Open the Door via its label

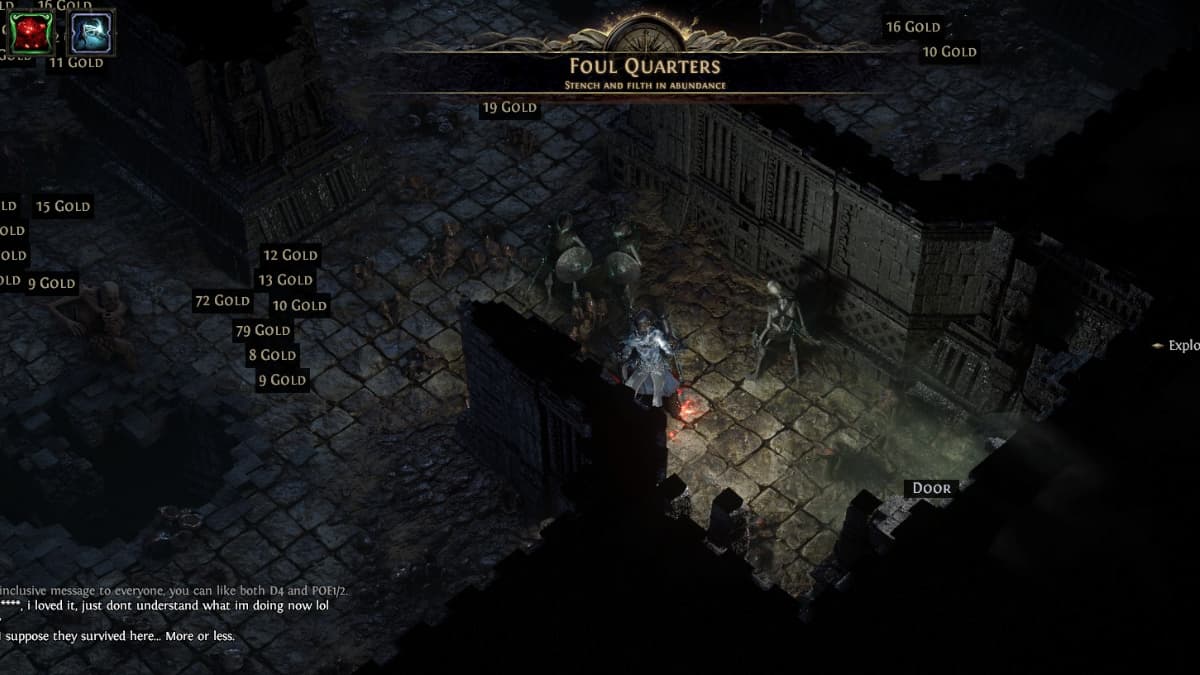pyautogui.click(x=931, y=489)
